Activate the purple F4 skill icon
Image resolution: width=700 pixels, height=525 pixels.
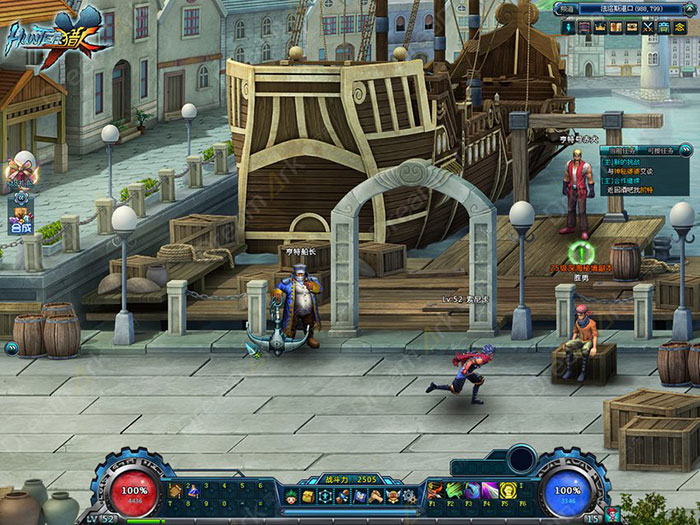tap(490, 490)
